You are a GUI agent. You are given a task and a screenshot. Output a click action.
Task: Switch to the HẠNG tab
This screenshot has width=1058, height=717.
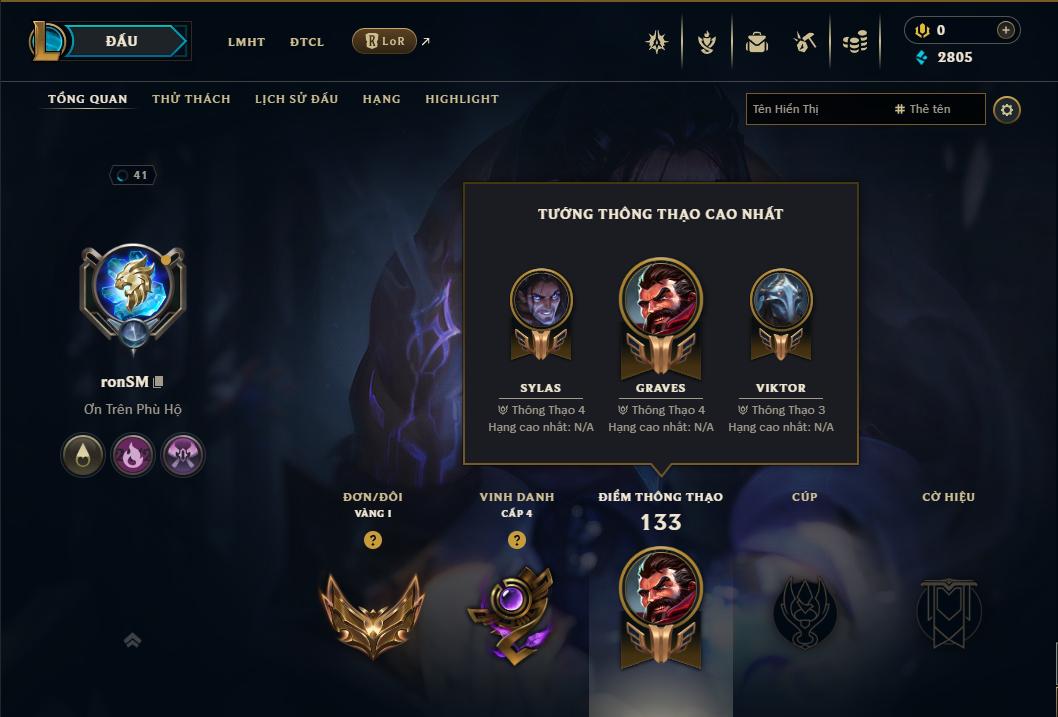click(382, 99)
